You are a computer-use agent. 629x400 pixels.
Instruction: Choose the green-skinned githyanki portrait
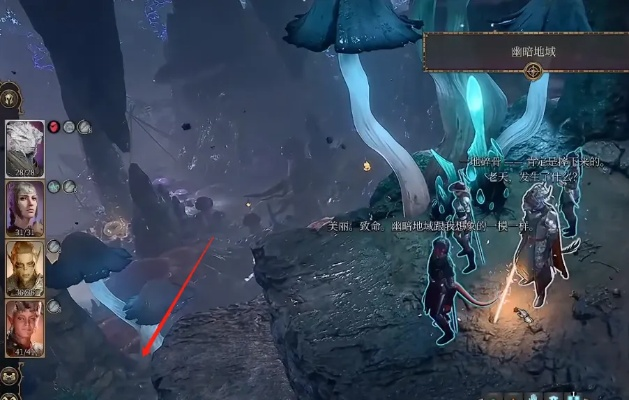(x=25, y=268)
